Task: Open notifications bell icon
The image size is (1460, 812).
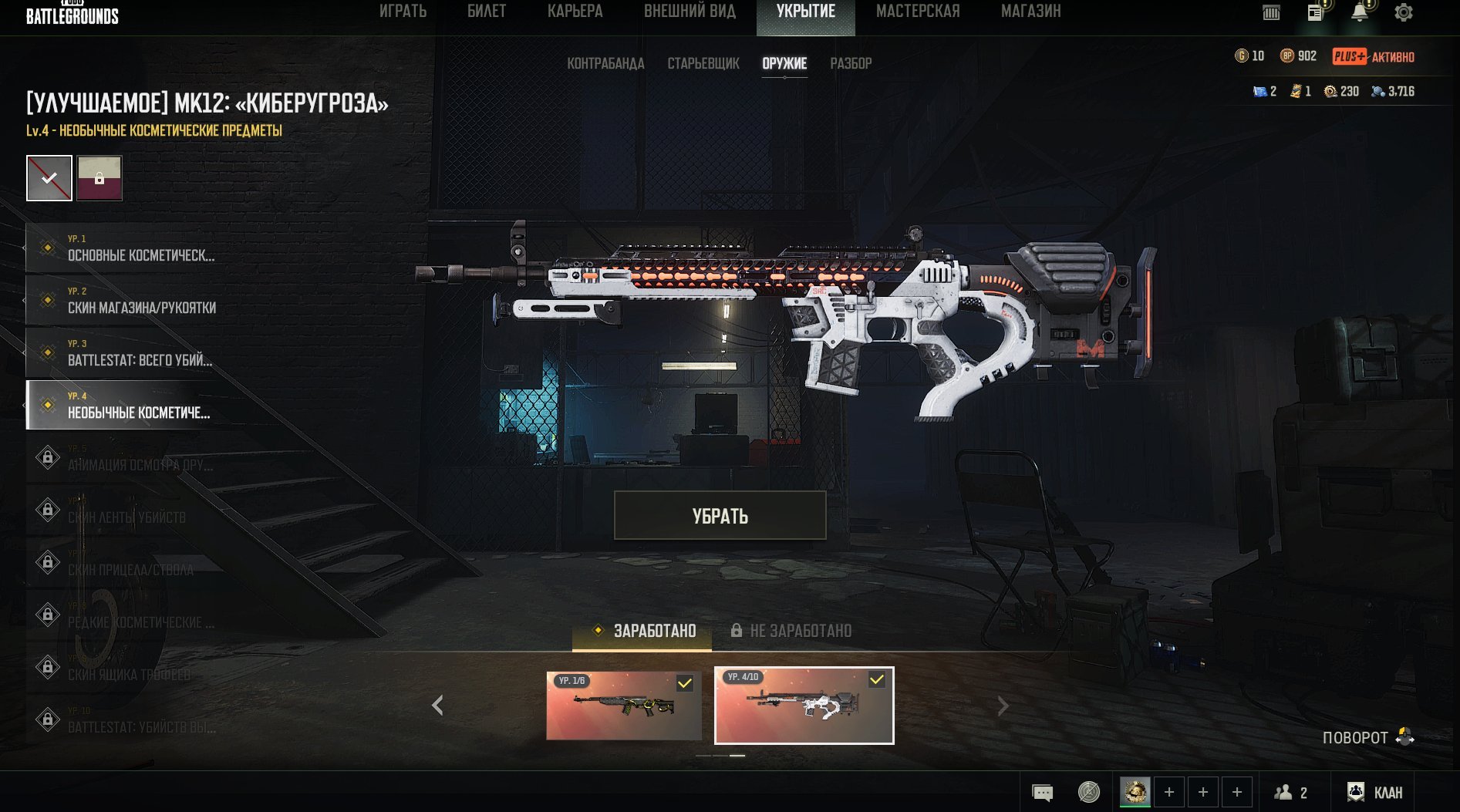Action: 1360,12
